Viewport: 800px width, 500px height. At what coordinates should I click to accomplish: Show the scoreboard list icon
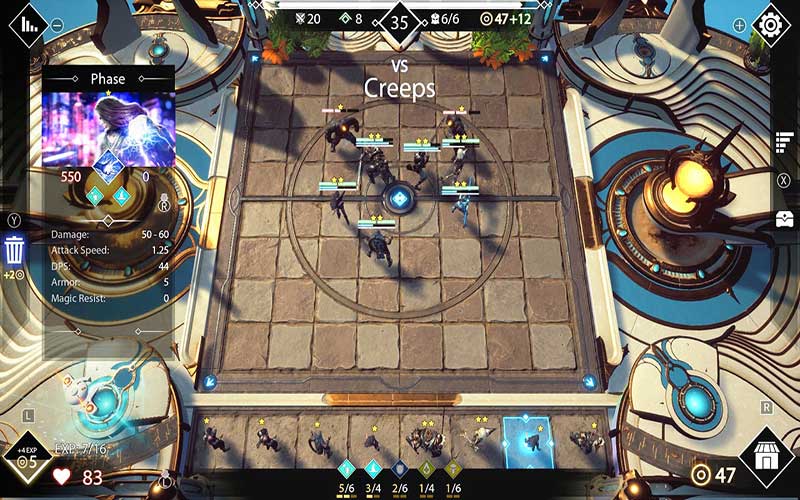pyautogui.click(x=784, y=142)
